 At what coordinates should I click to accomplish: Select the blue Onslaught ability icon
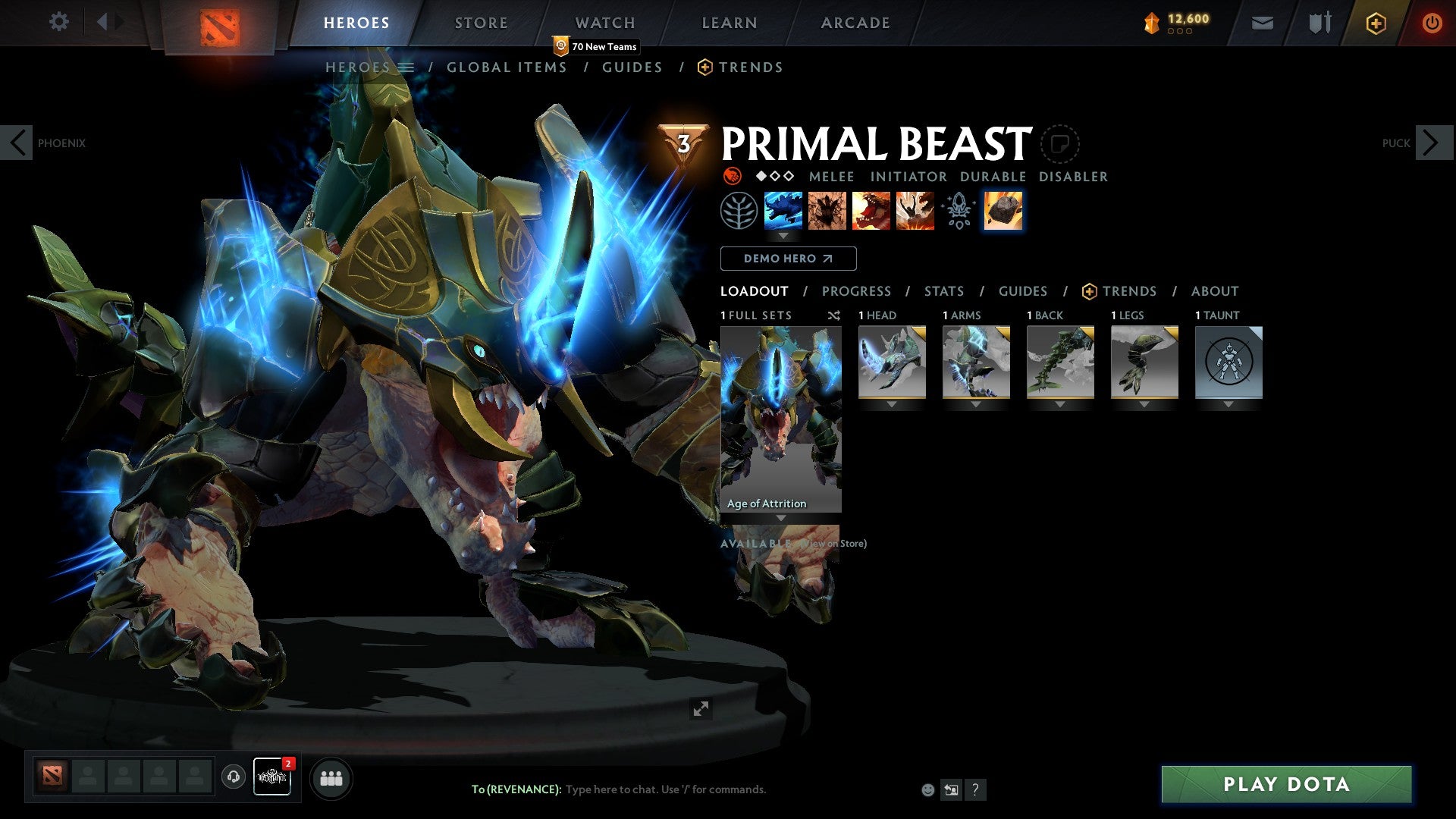click(x=784, y=210)
